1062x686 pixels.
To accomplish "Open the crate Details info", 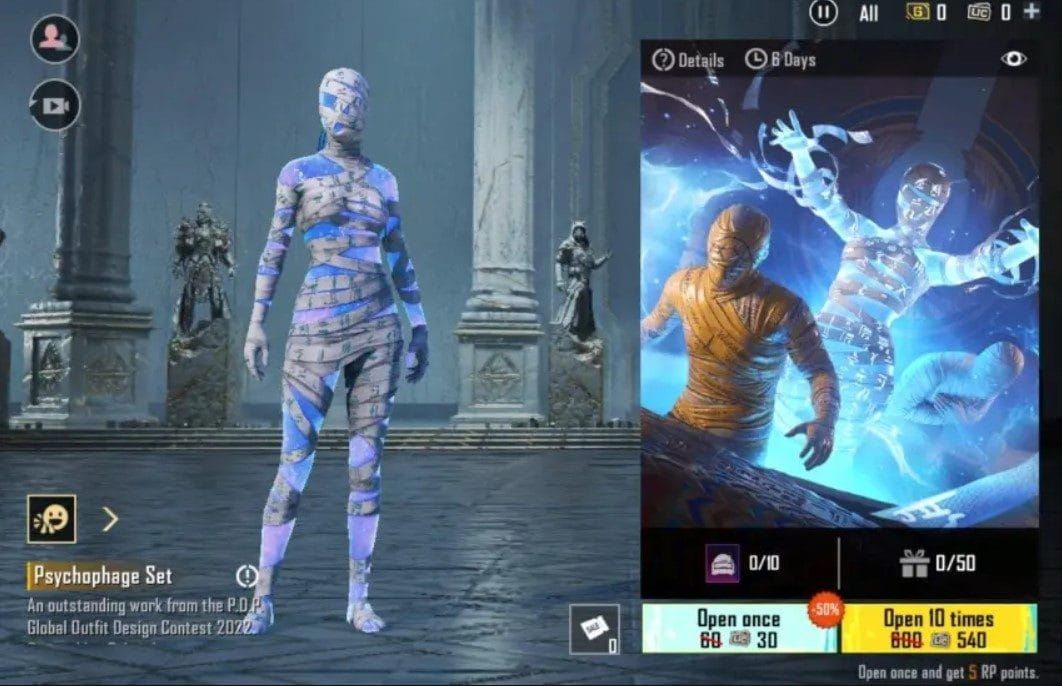I will 688,60.
